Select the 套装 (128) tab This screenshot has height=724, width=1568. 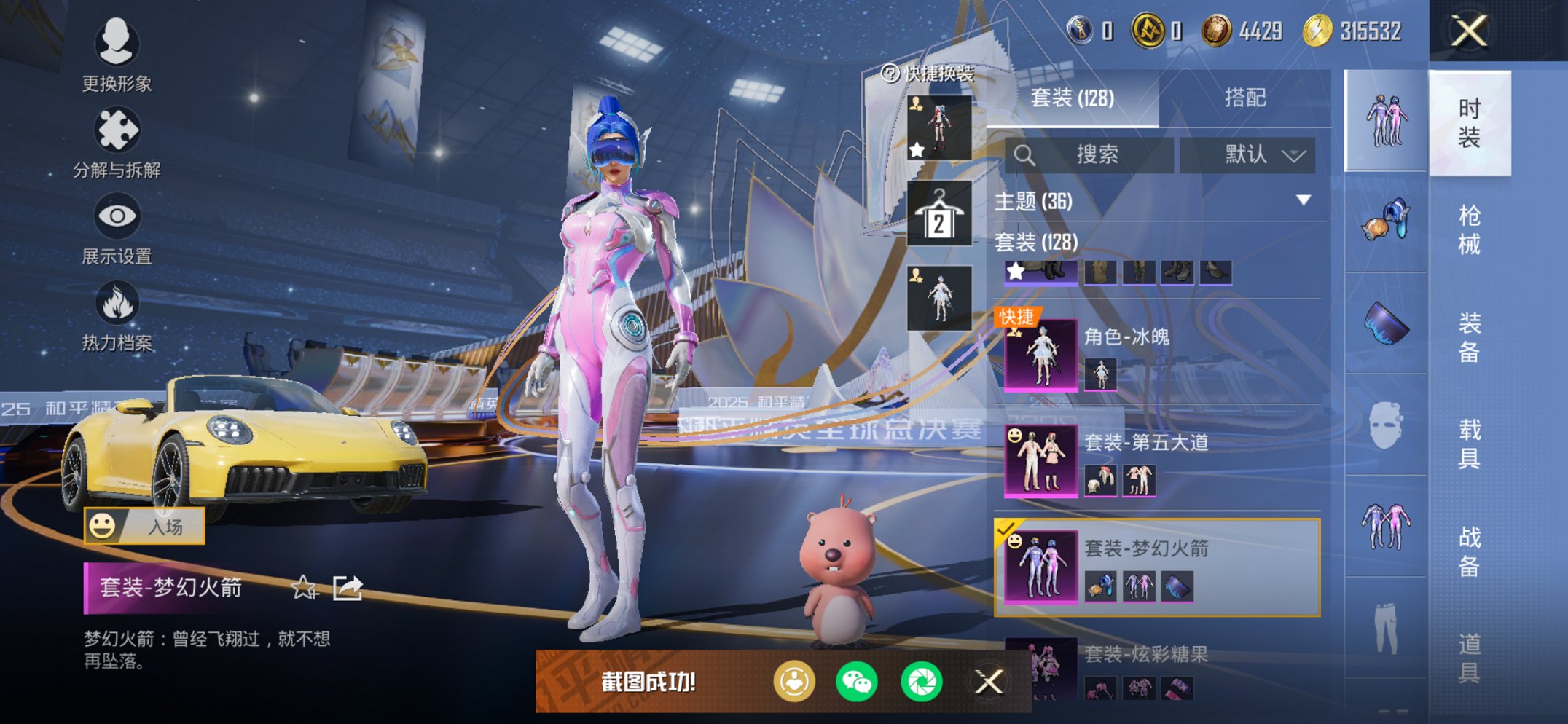pyautogui.click(x=1072, y=98)
